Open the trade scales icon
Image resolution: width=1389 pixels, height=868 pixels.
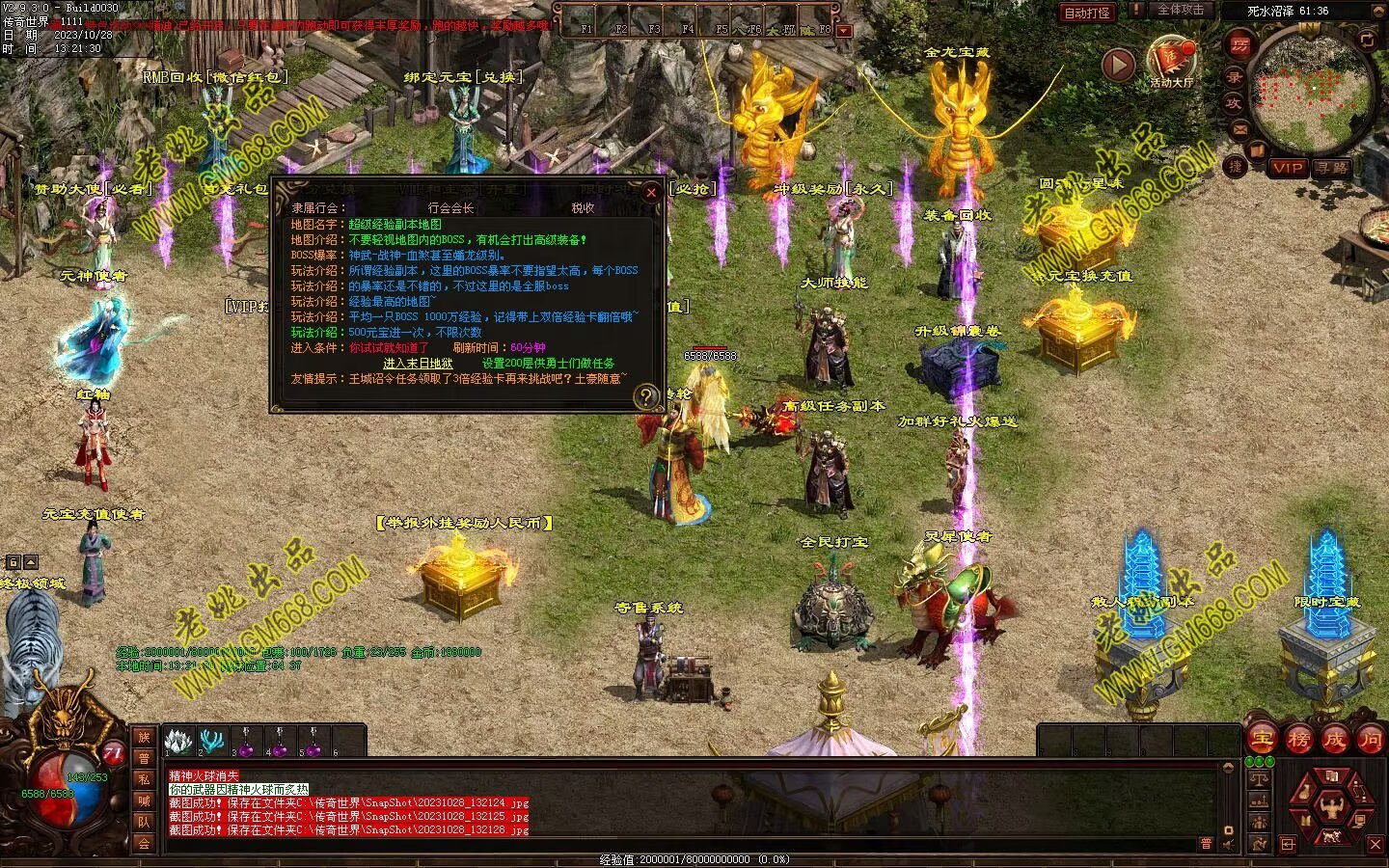pyautogui.click(x=1258, y=777)
